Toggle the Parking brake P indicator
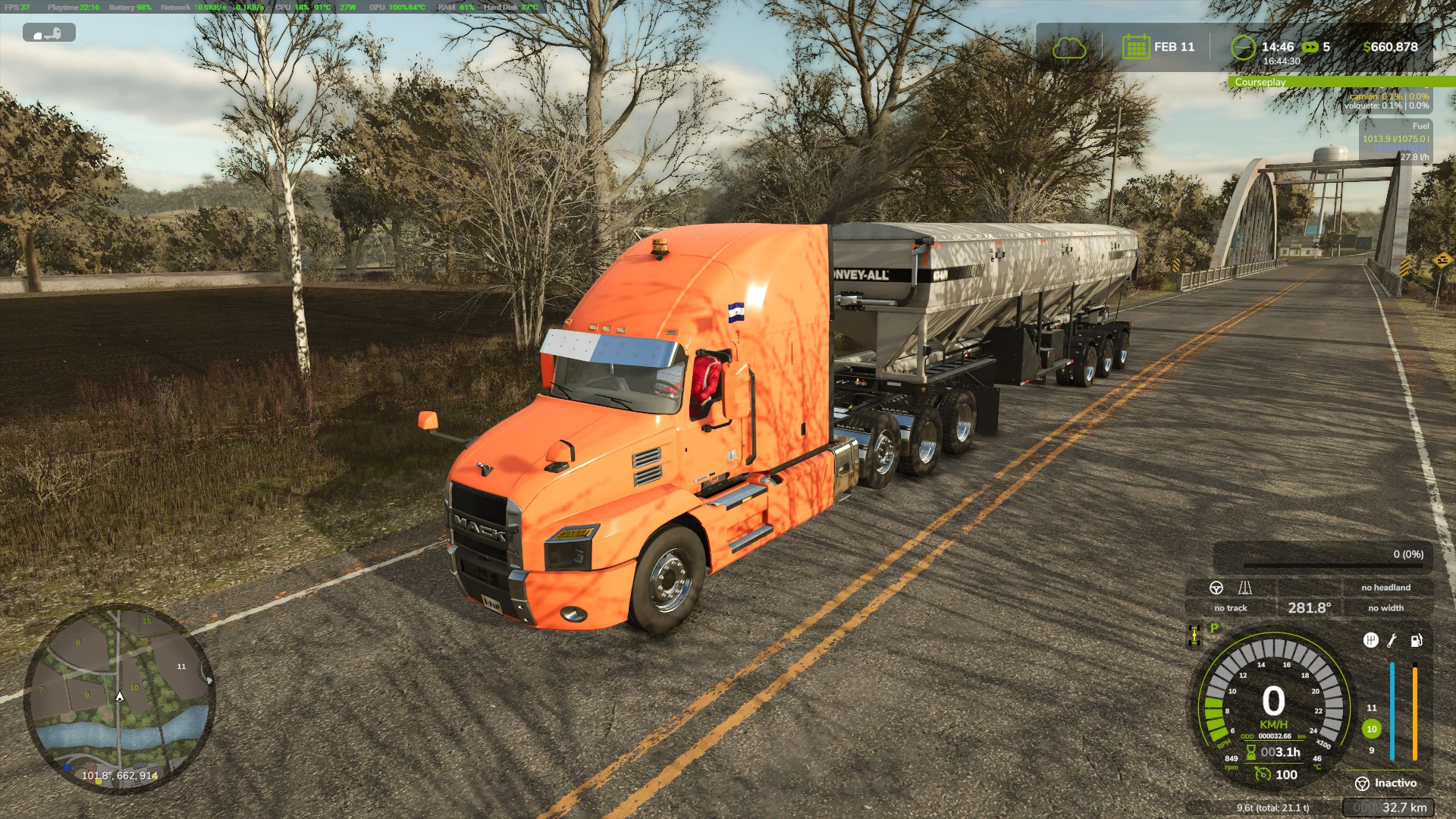The height and width of the screenshot is (819, 1456). (1214, 629)
